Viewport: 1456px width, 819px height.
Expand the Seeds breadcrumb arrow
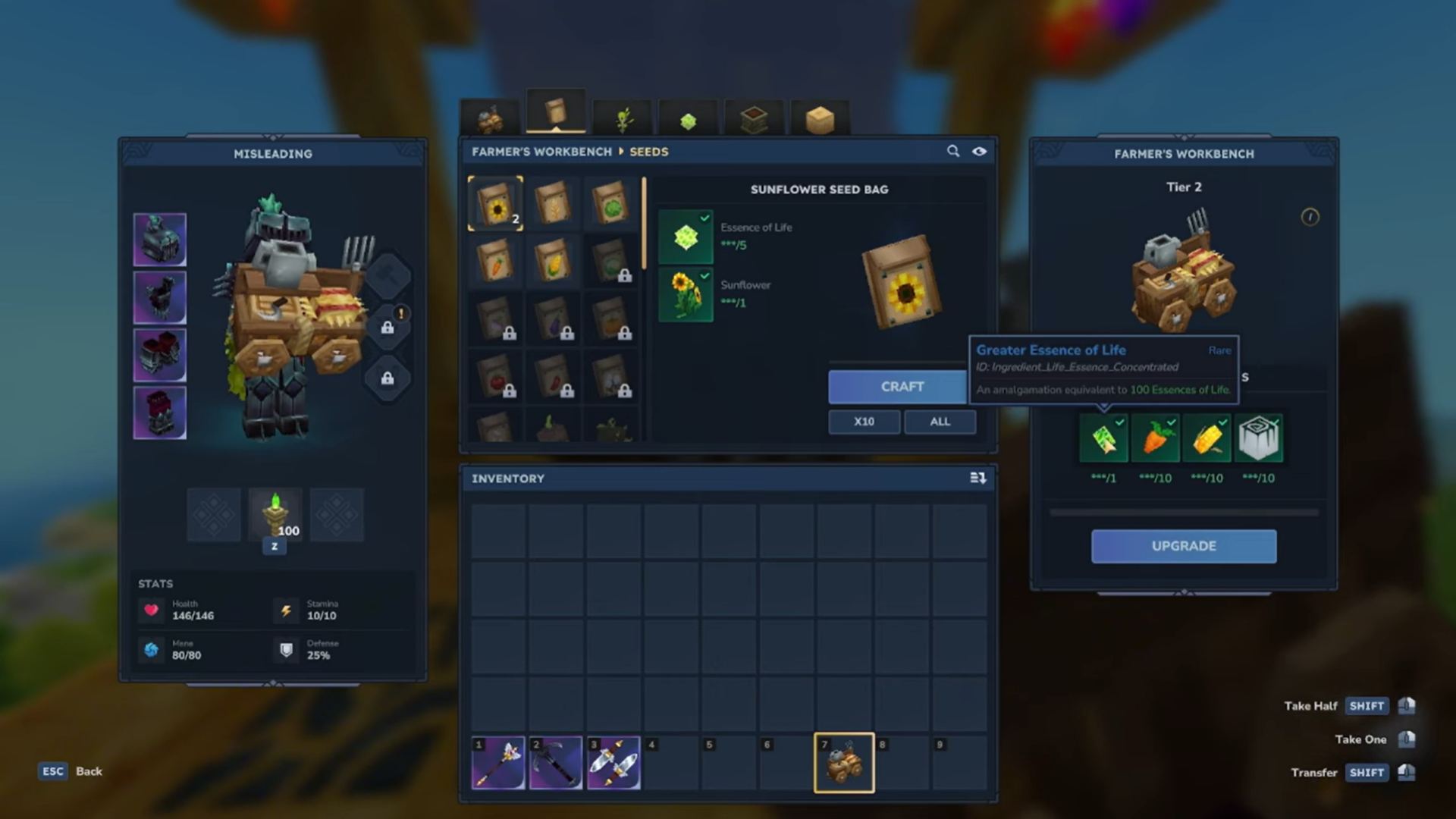click(x=621, y=152)
